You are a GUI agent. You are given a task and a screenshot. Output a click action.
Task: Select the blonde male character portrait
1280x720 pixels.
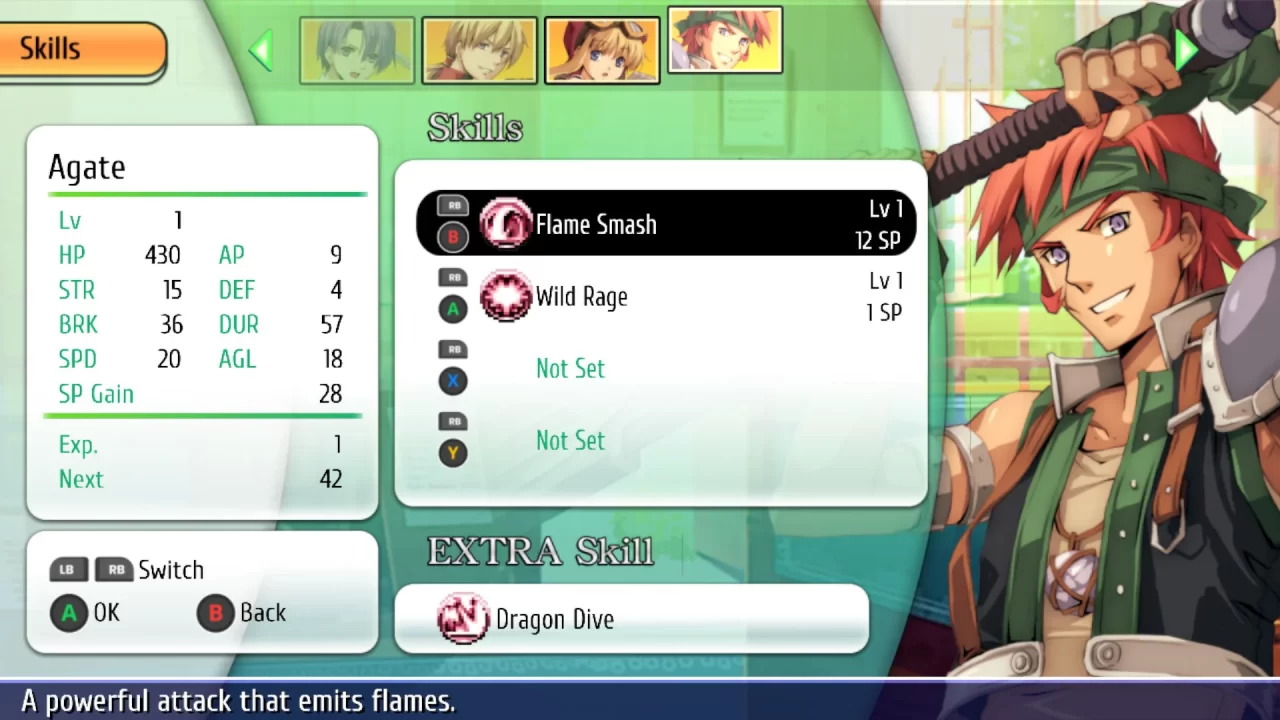click(x=480, y=49)
